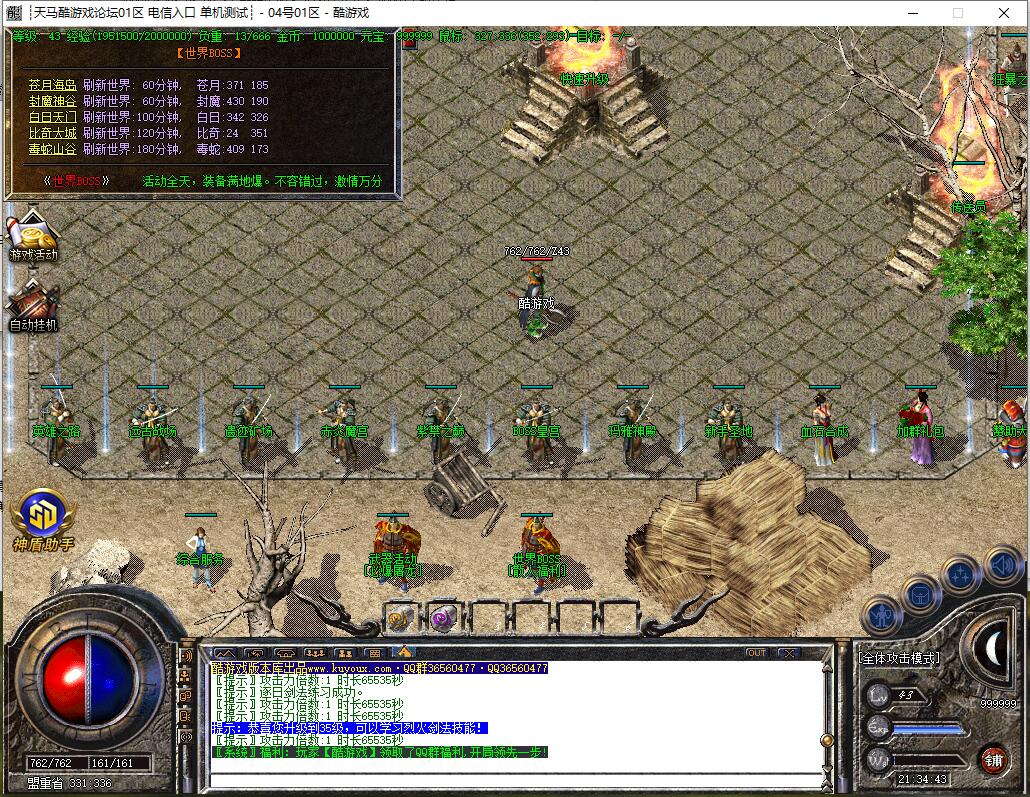This screenshot has width=1030, height=797.
Task: Use the gold scroll item in the belt
Action: 401,618
